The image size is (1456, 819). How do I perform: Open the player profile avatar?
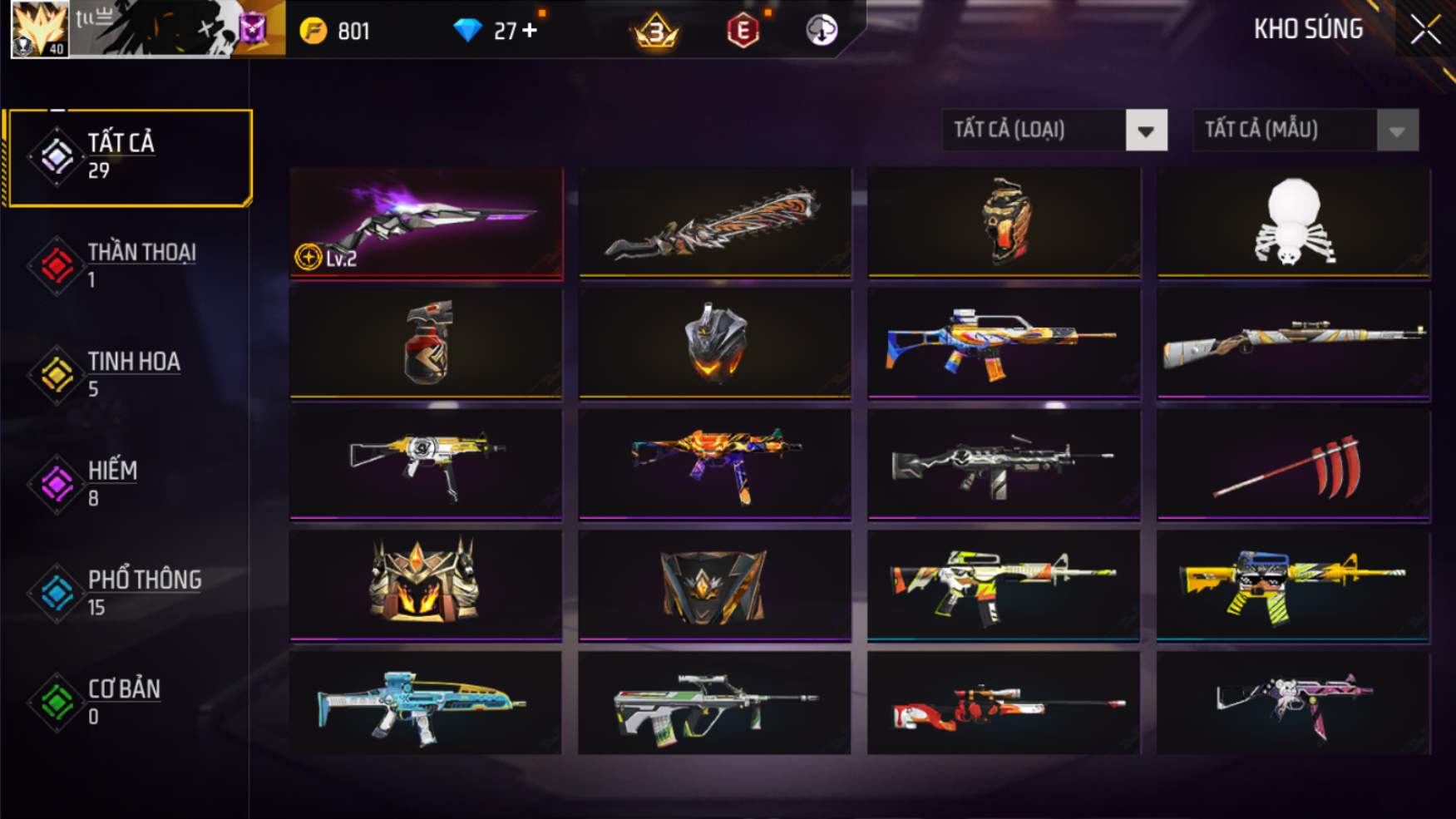pos(39,29)
